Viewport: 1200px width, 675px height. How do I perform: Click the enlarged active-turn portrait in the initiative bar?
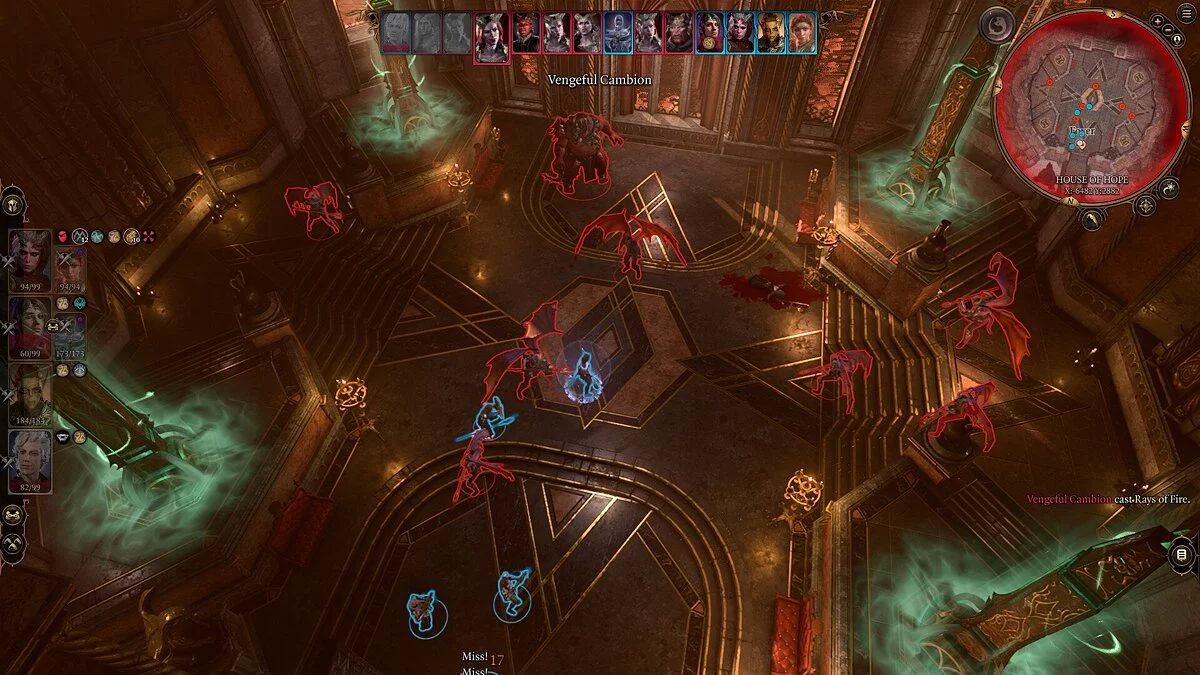(491, 37)
